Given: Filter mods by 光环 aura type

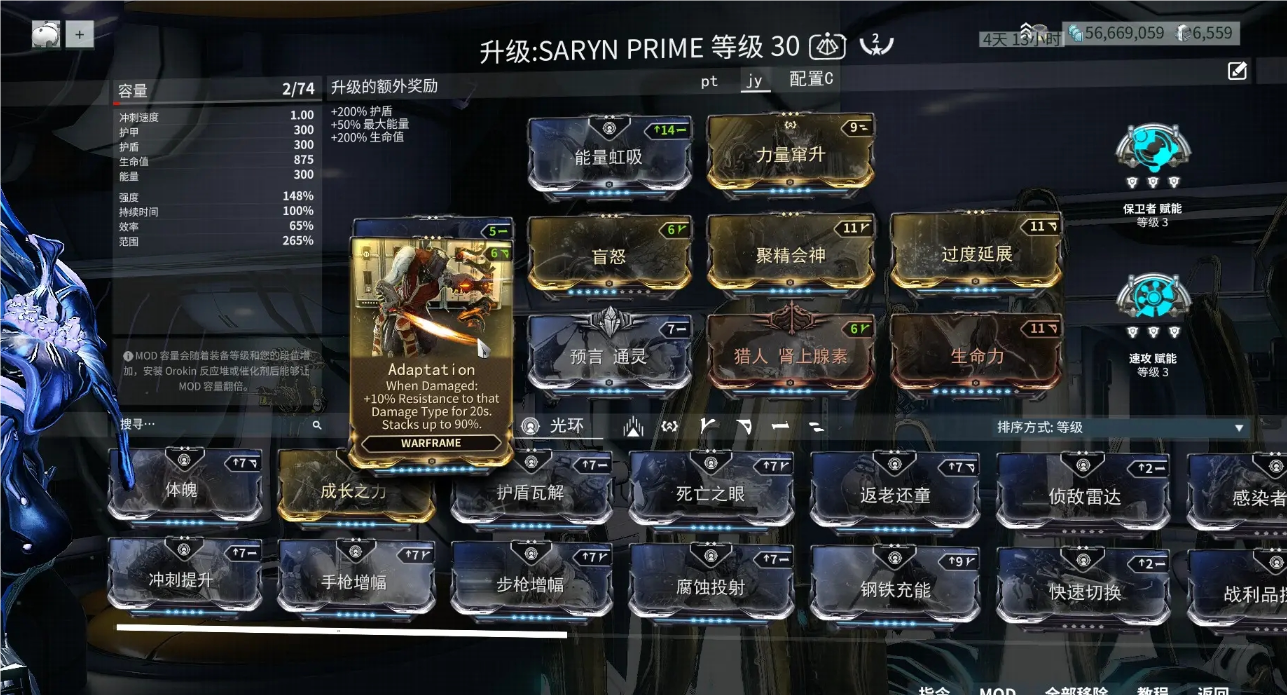Looking at the screenshot, I should pos(556,426).
